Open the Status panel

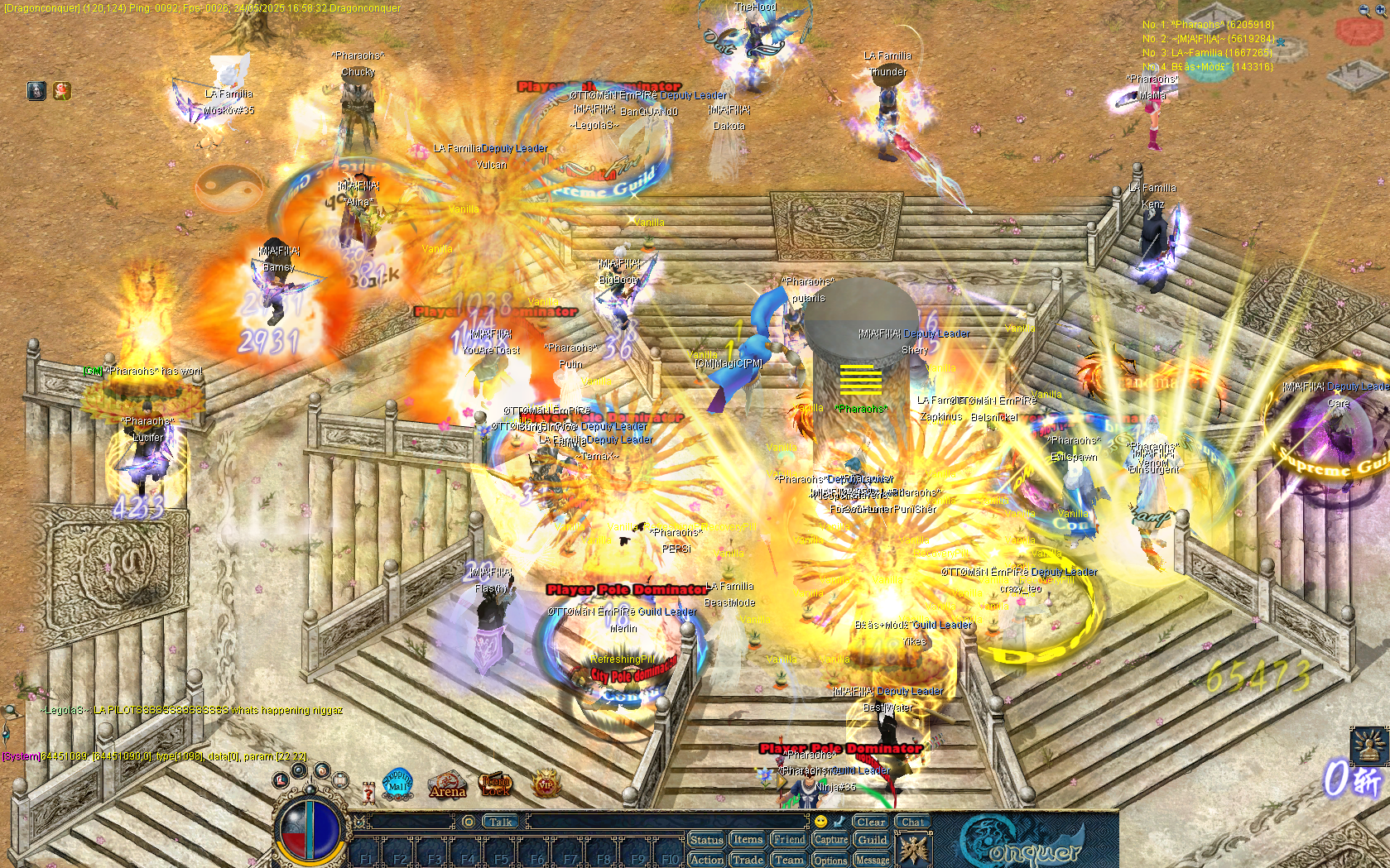(706, 840)
